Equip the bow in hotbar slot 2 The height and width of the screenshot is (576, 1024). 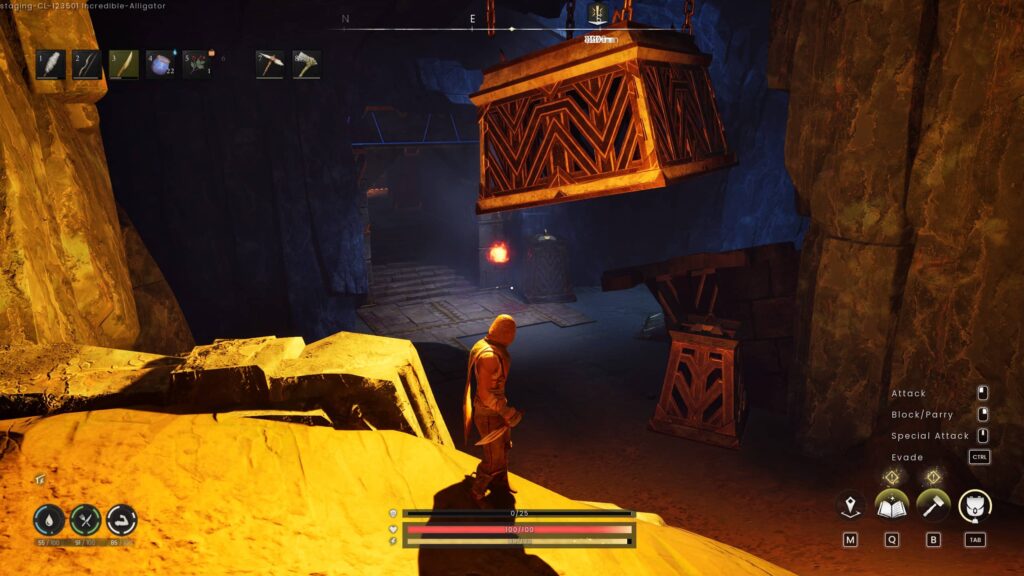pos(86,65)
